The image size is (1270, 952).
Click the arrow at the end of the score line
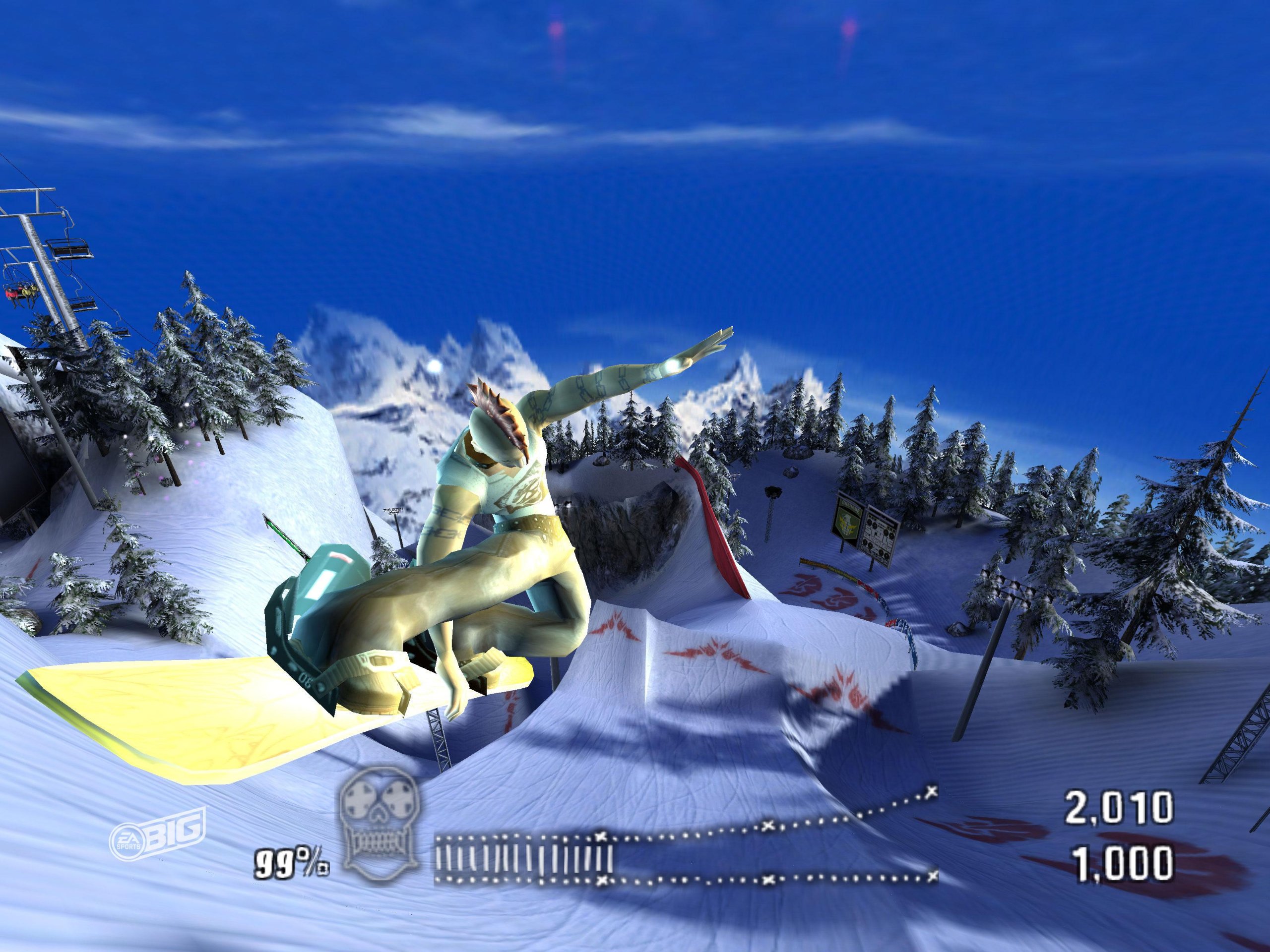(930, 792)
